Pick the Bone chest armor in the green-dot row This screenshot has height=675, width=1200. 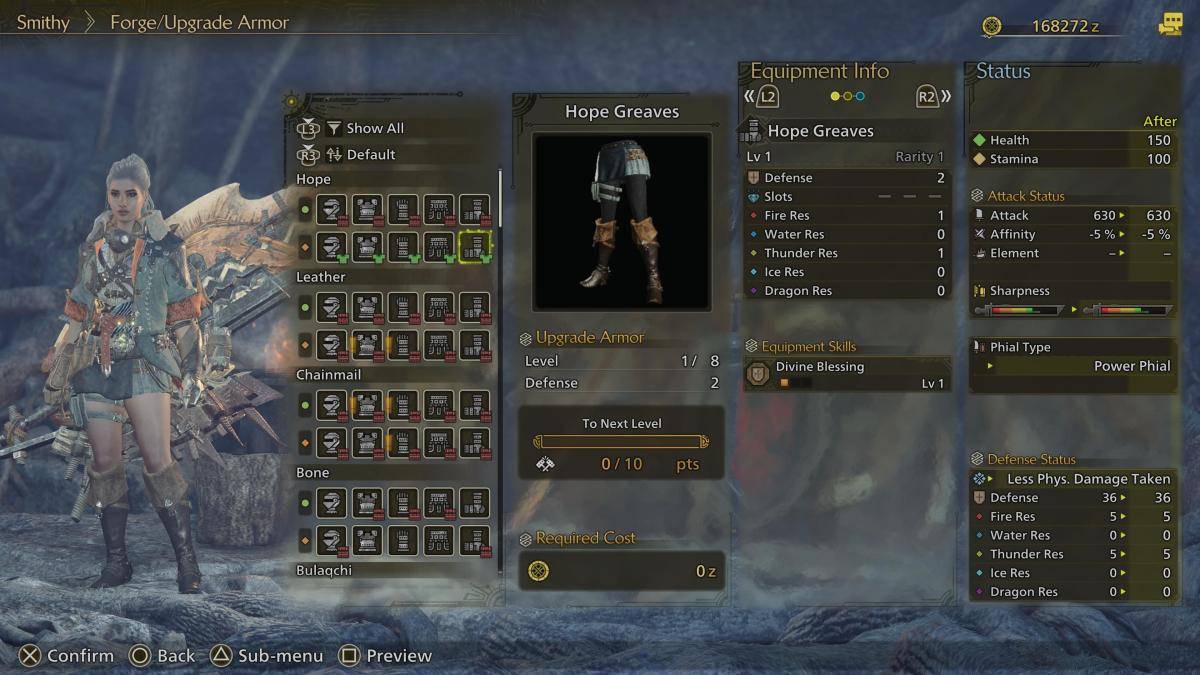tap(368, 503)
